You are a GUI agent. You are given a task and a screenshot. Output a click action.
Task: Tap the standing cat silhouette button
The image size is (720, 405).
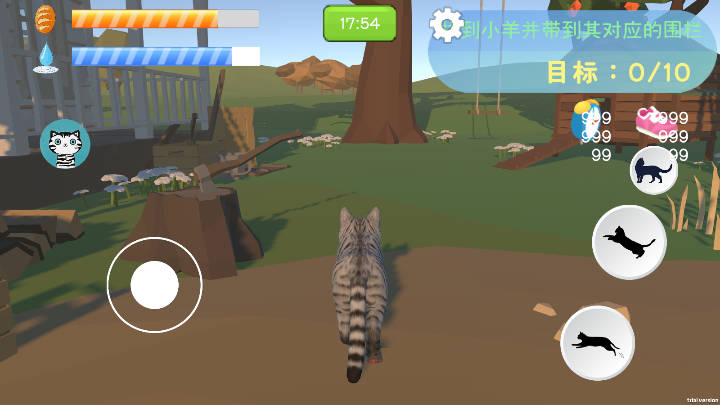[654, 170]
